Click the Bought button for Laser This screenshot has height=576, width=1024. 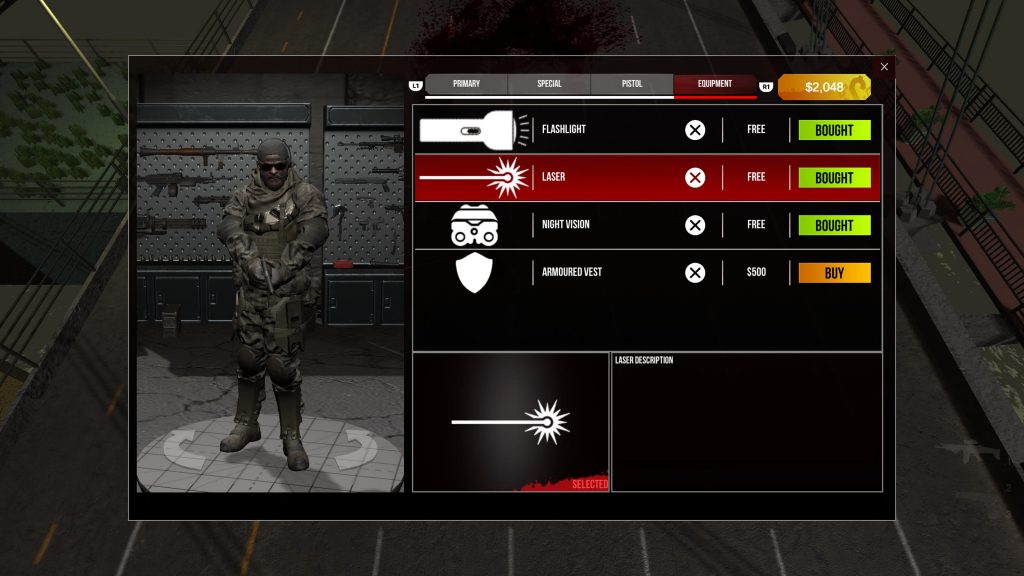[x=834, y=178]
